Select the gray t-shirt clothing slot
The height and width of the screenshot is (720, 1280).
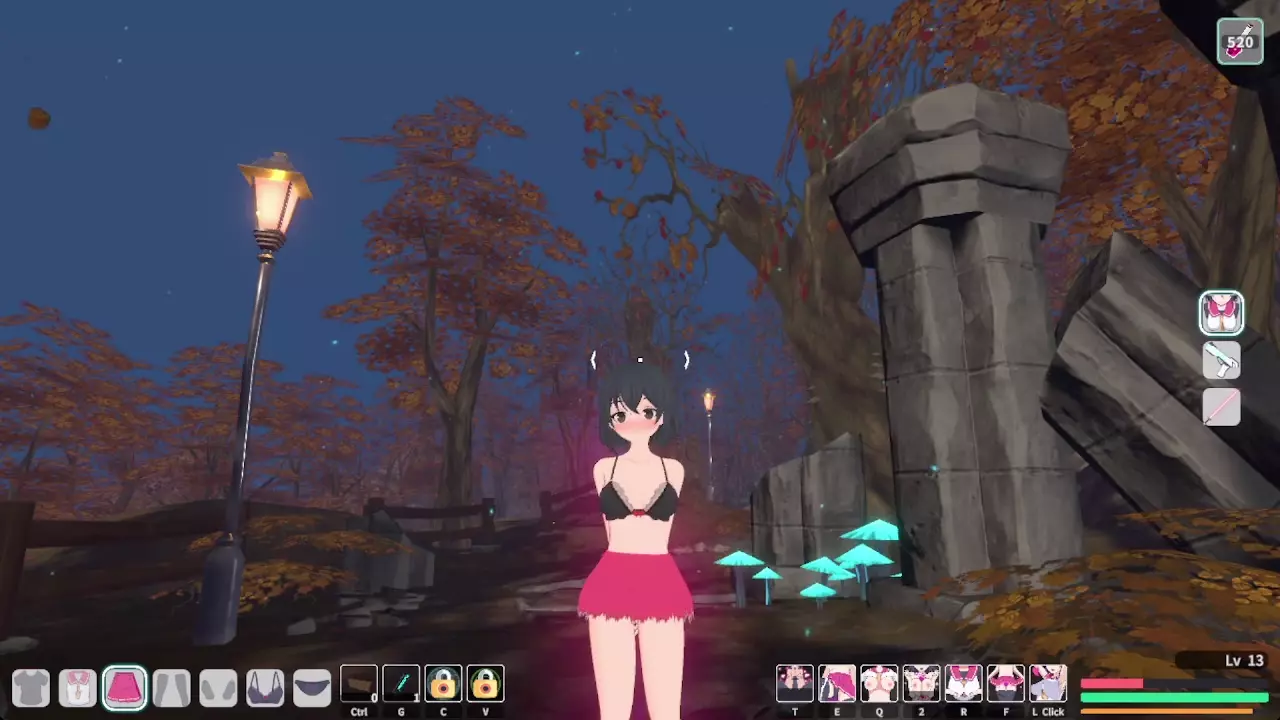click(31, 687)
